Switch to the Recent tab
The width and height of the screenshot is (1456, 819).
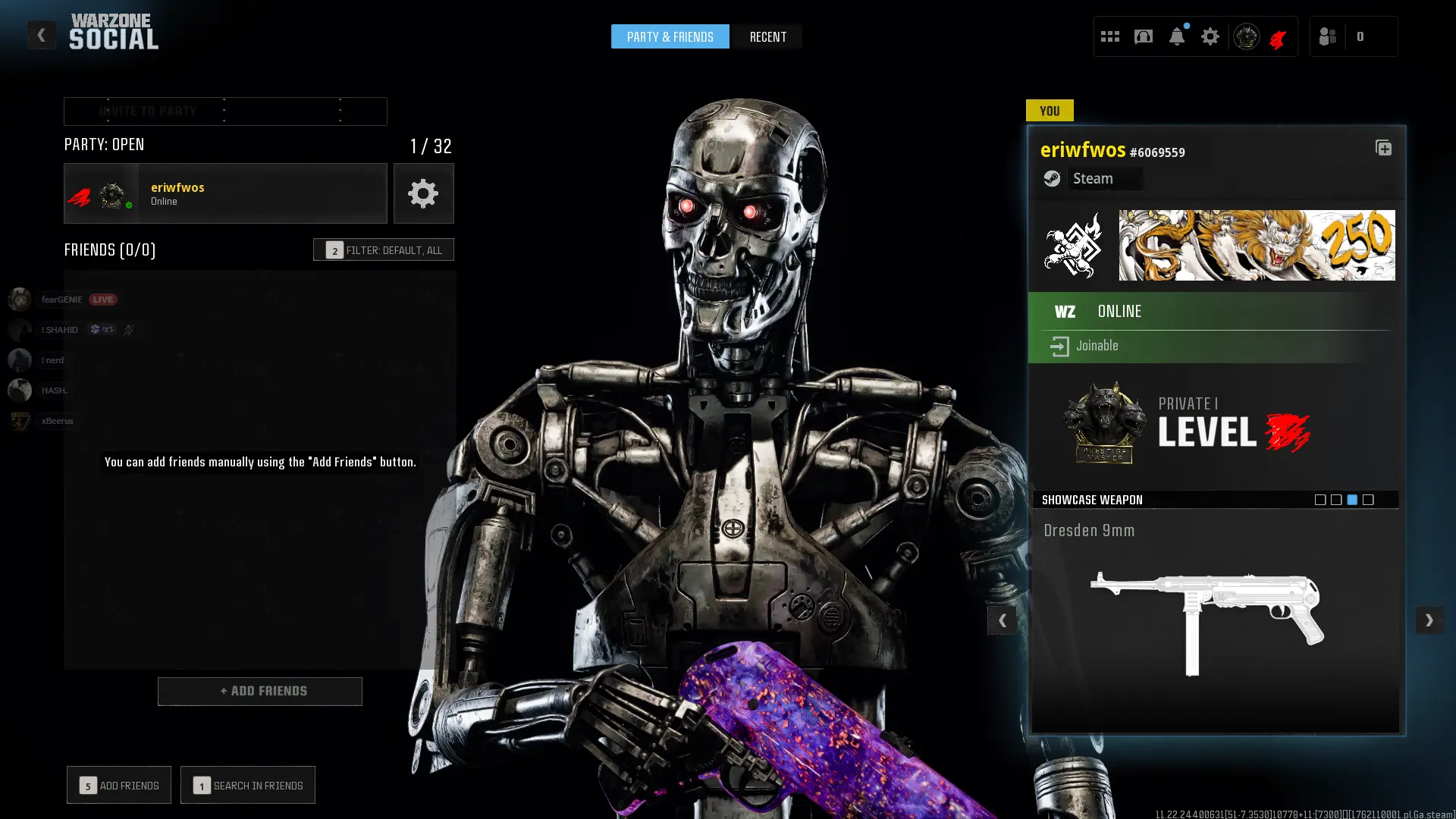767,36
